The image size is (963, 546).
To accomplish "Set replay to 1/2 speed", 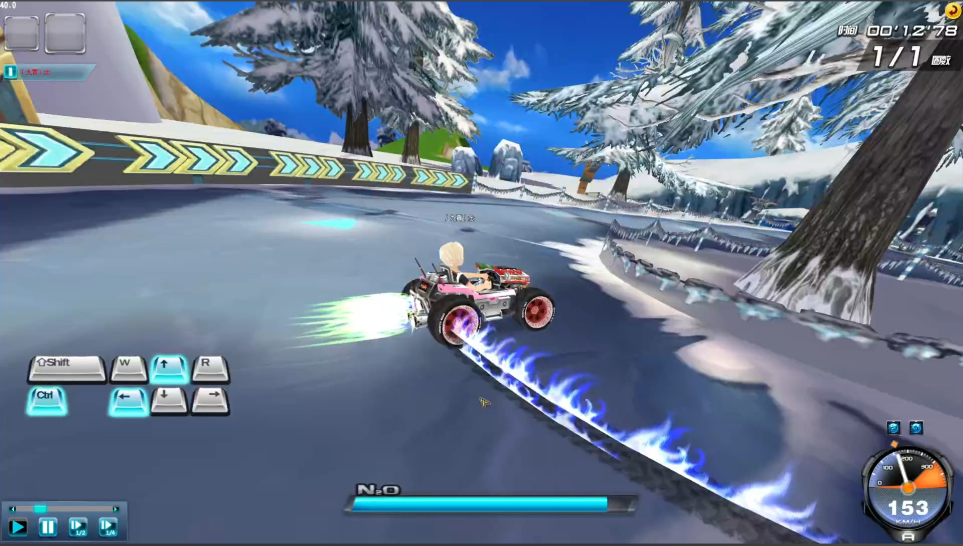I will (78, 527).
